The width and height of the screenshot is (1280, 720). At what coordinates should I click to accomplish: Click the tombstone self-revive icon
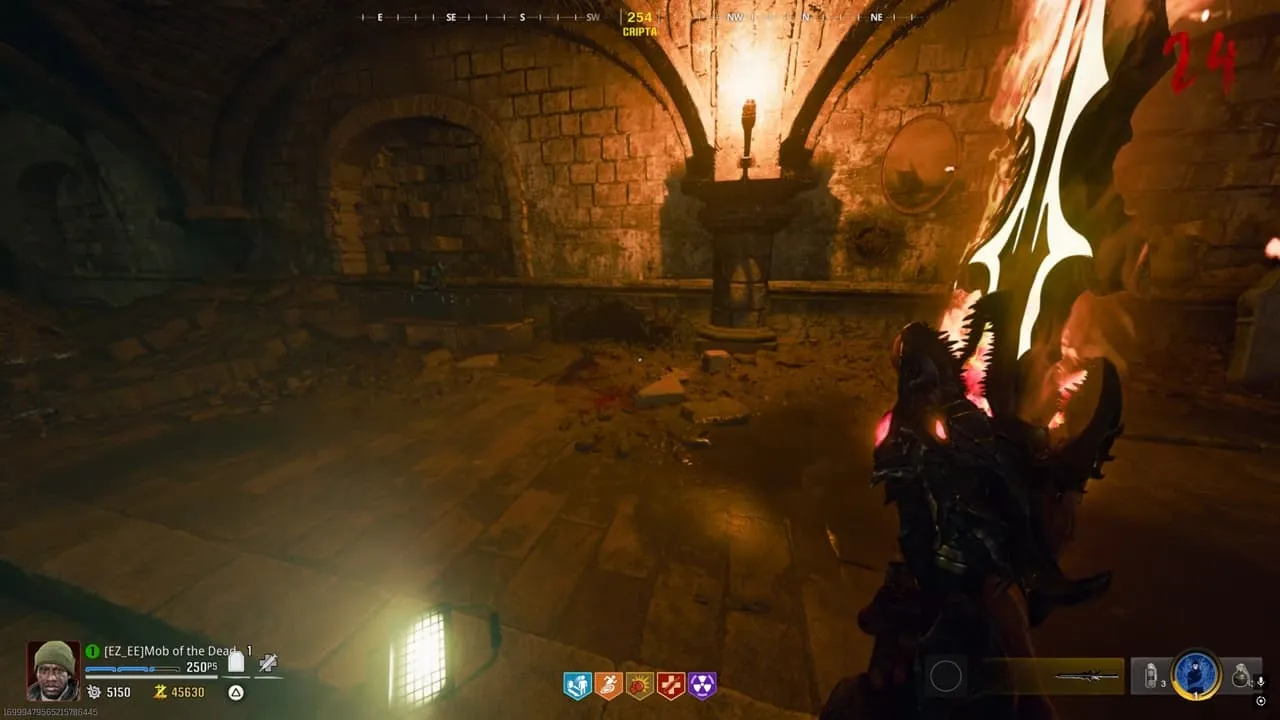(x=236, y=662)
